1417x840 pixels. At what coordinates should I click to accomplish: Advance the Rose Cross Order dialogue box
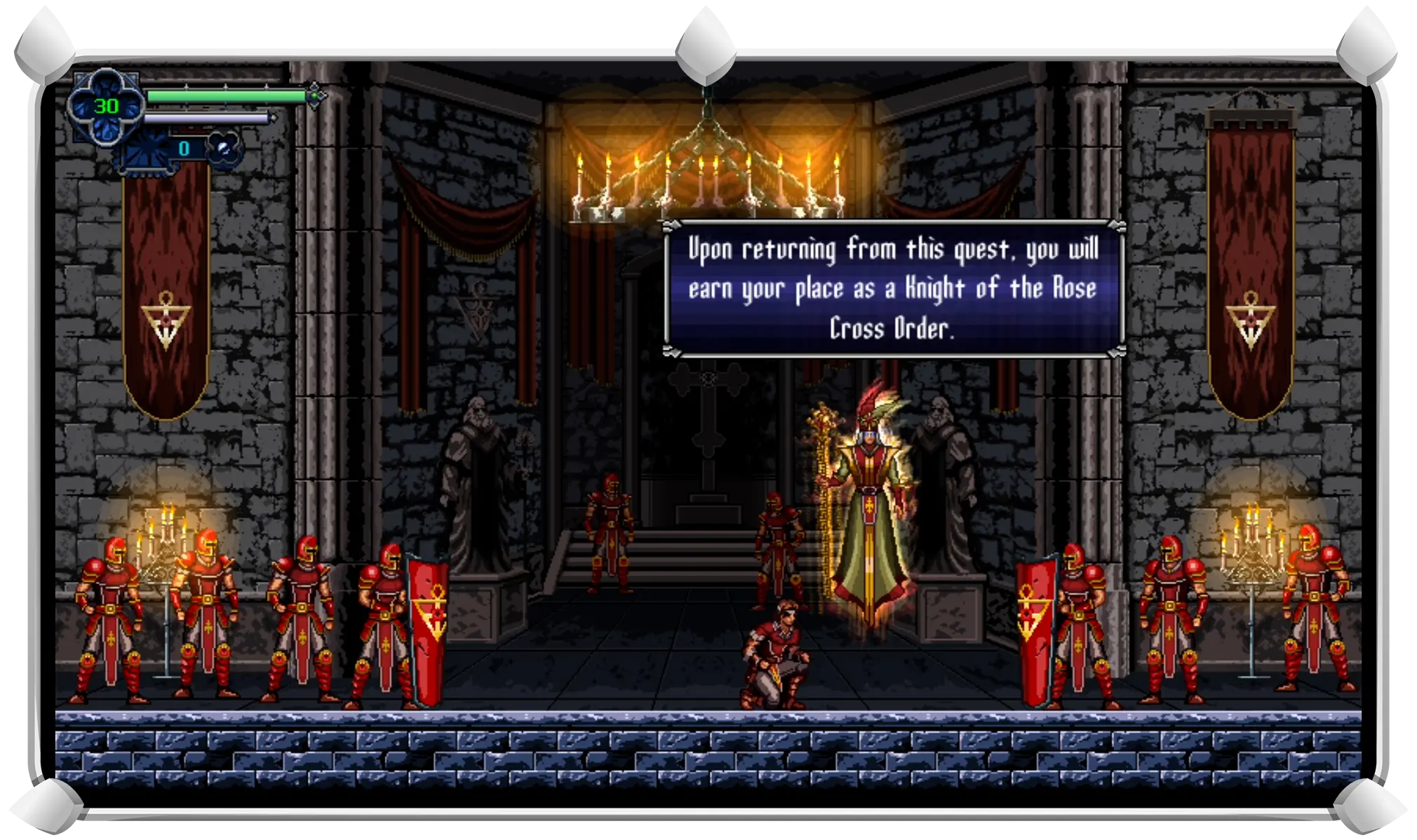[x=892, y=289]
